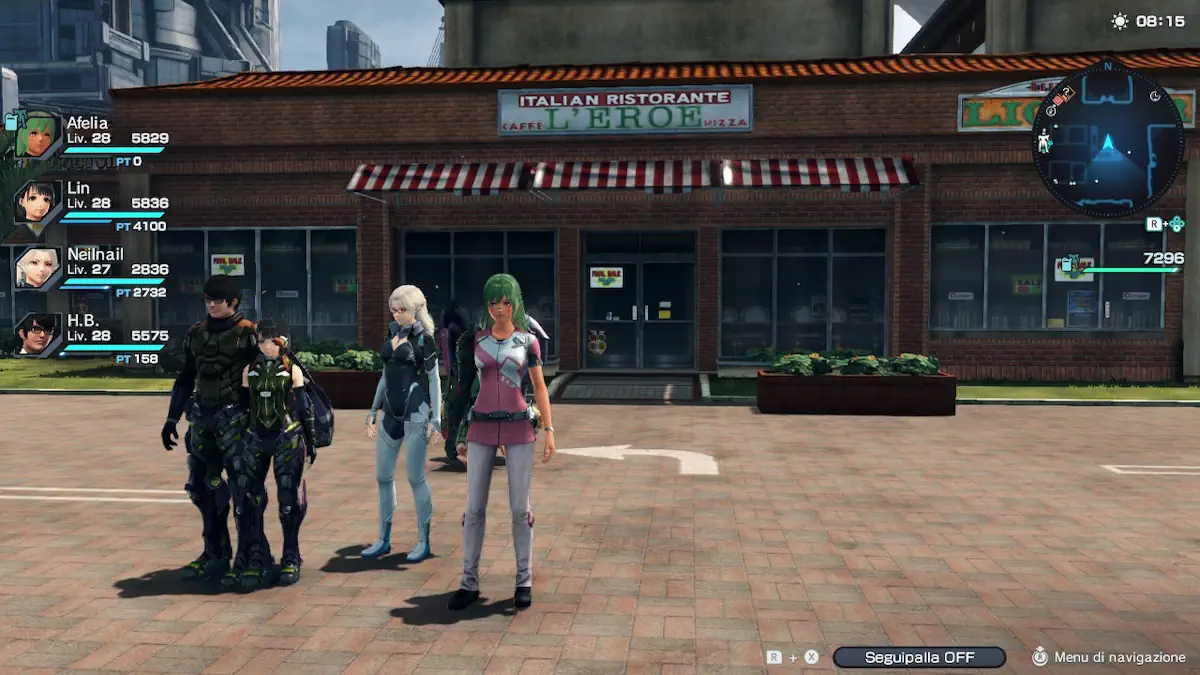
Task: Toggle the Seguipalla OFF button
Action: [x=919, y=657]
